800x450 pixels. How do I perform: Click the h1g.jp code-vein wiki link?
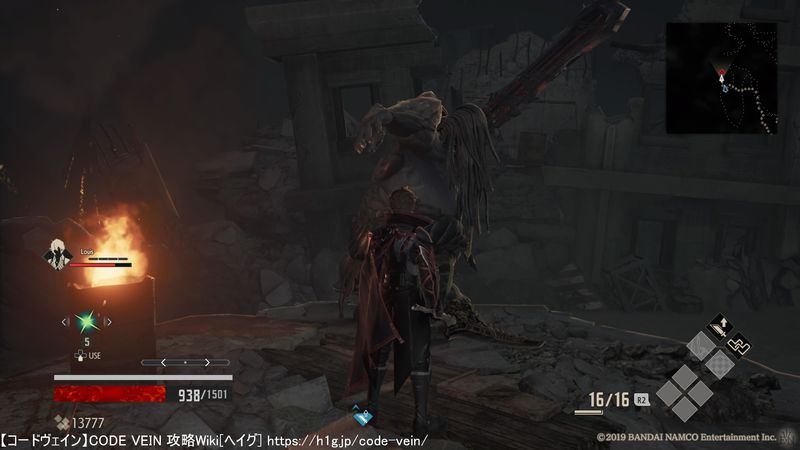click(x=346, y=440)
